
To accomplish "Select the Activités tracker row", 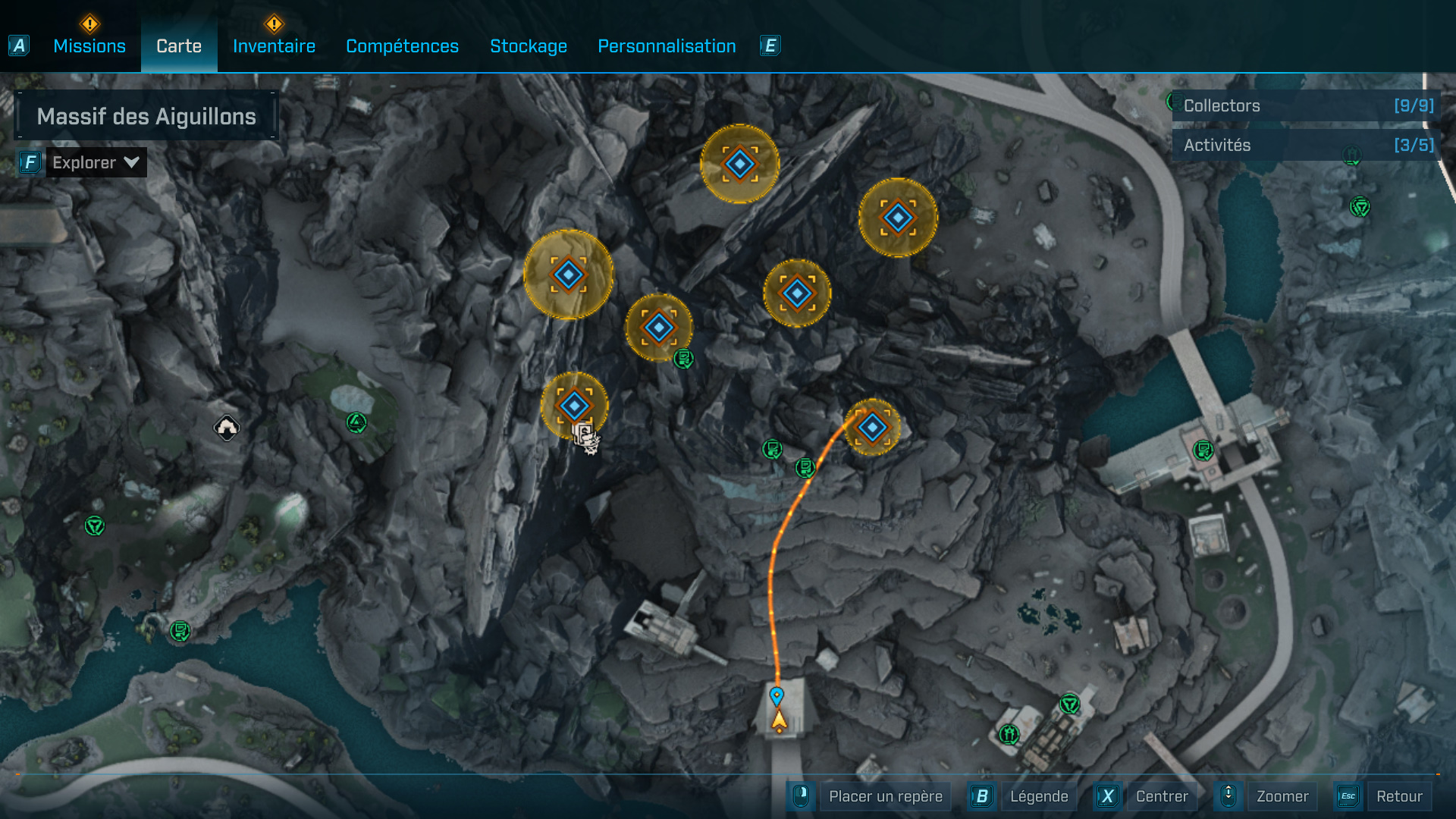I will pos(1307,145).
